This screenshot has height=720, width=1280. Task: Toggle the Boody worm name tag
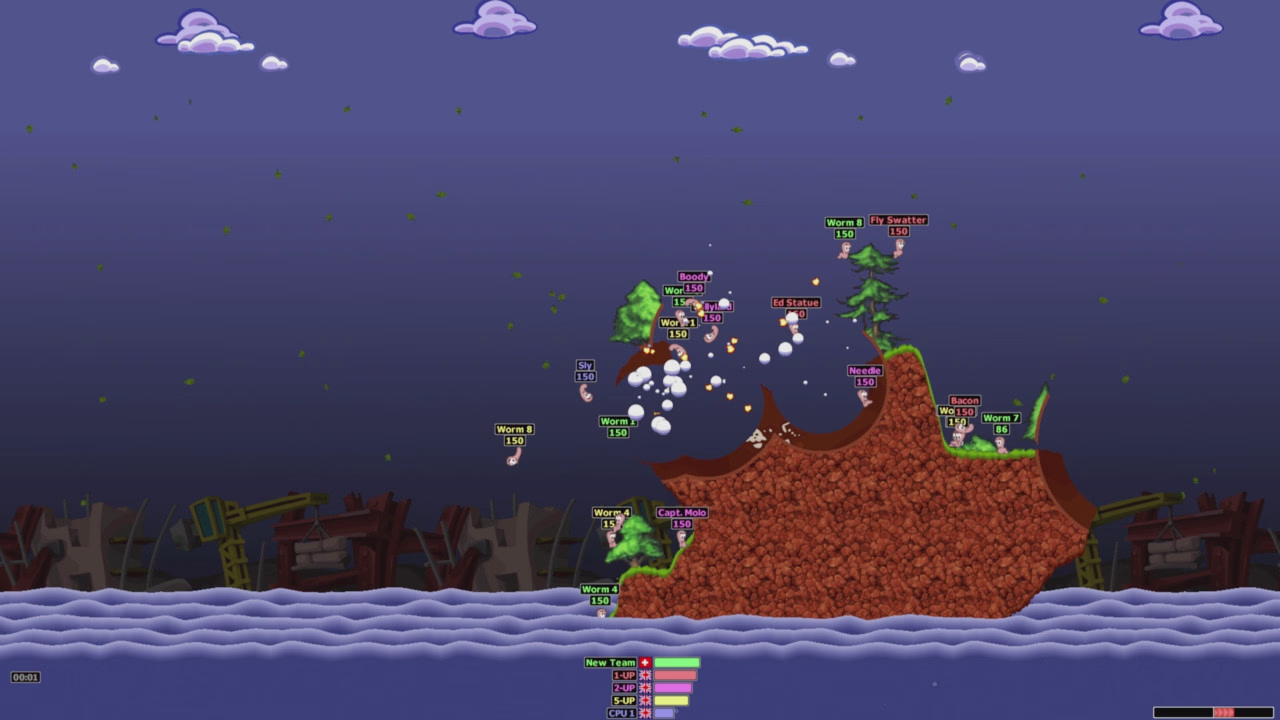[x=694, y=276]
